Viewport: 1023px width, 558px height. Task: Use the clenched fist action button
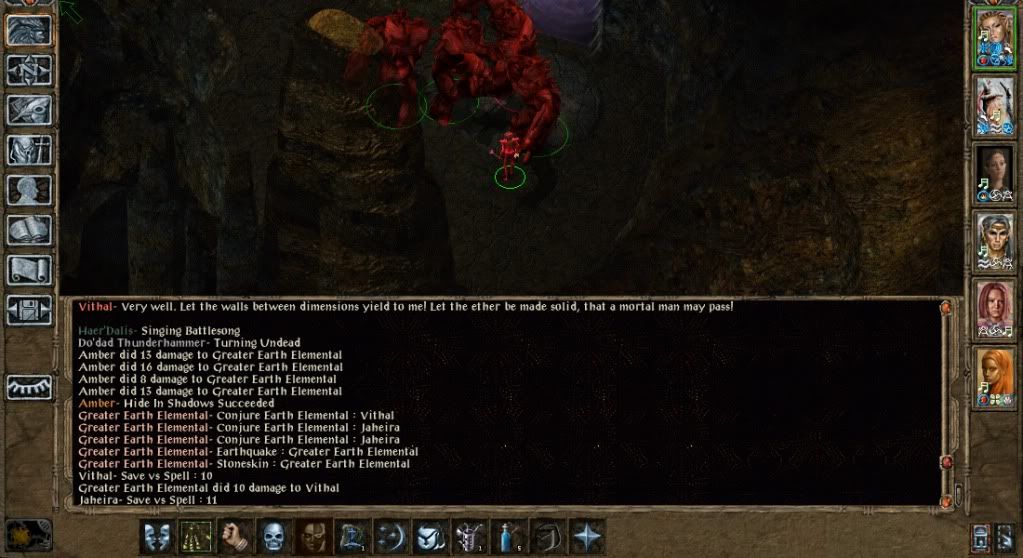(233, 536)
